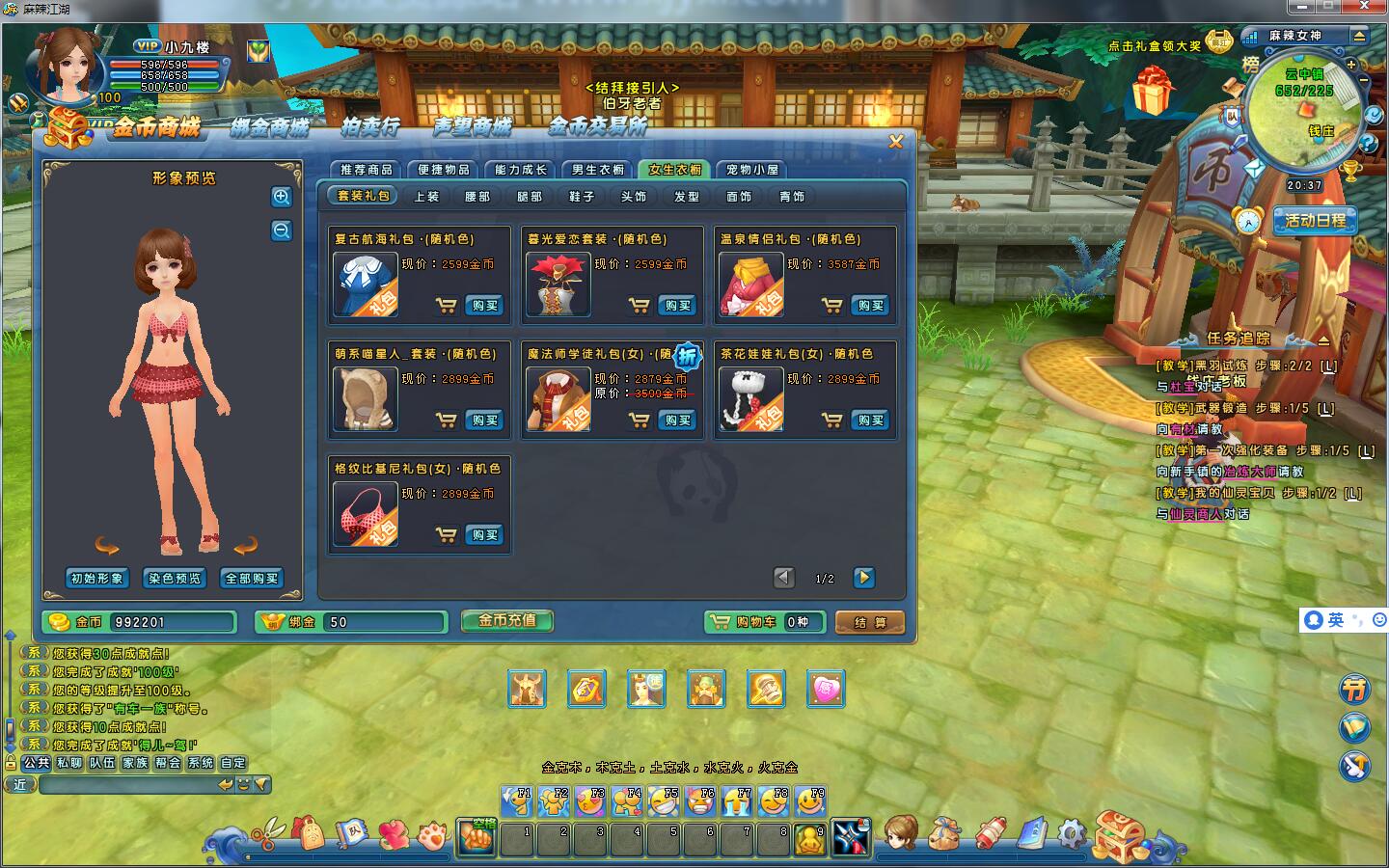This screenshot has width=1389, height=868.
Task: Open 染色预览 dye preview
Action: (x=175, y=579)
